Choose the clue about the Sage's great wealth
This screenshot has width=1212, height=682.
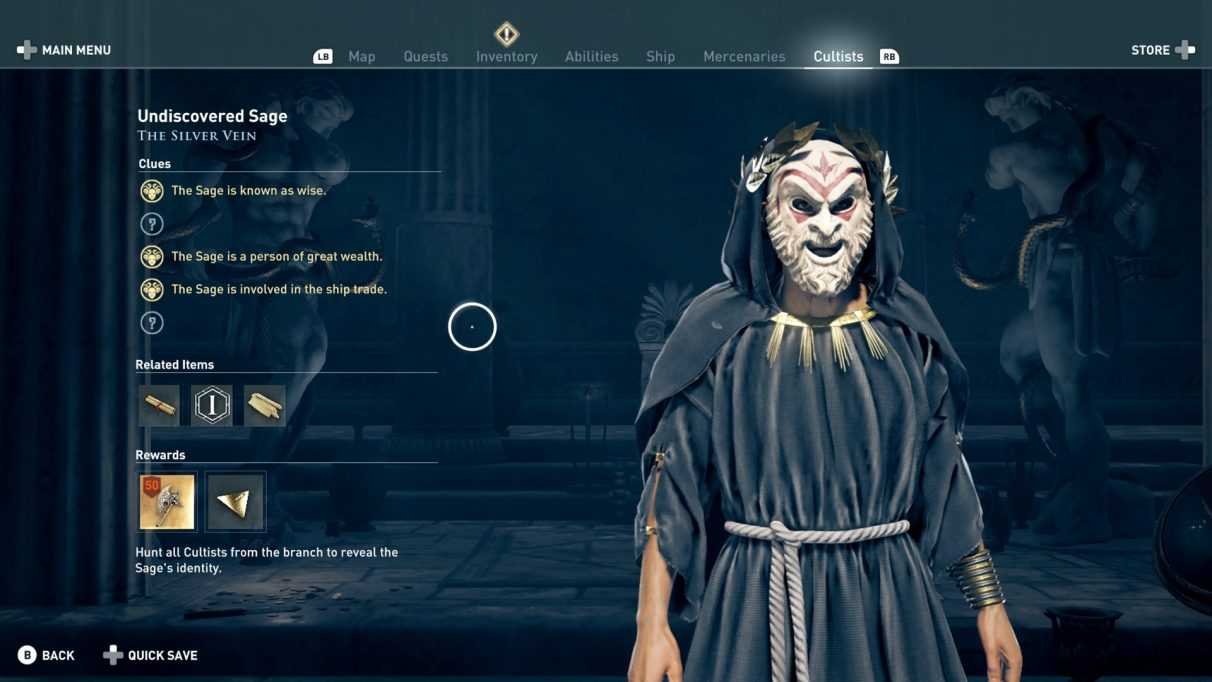click(x=276, y=257)
